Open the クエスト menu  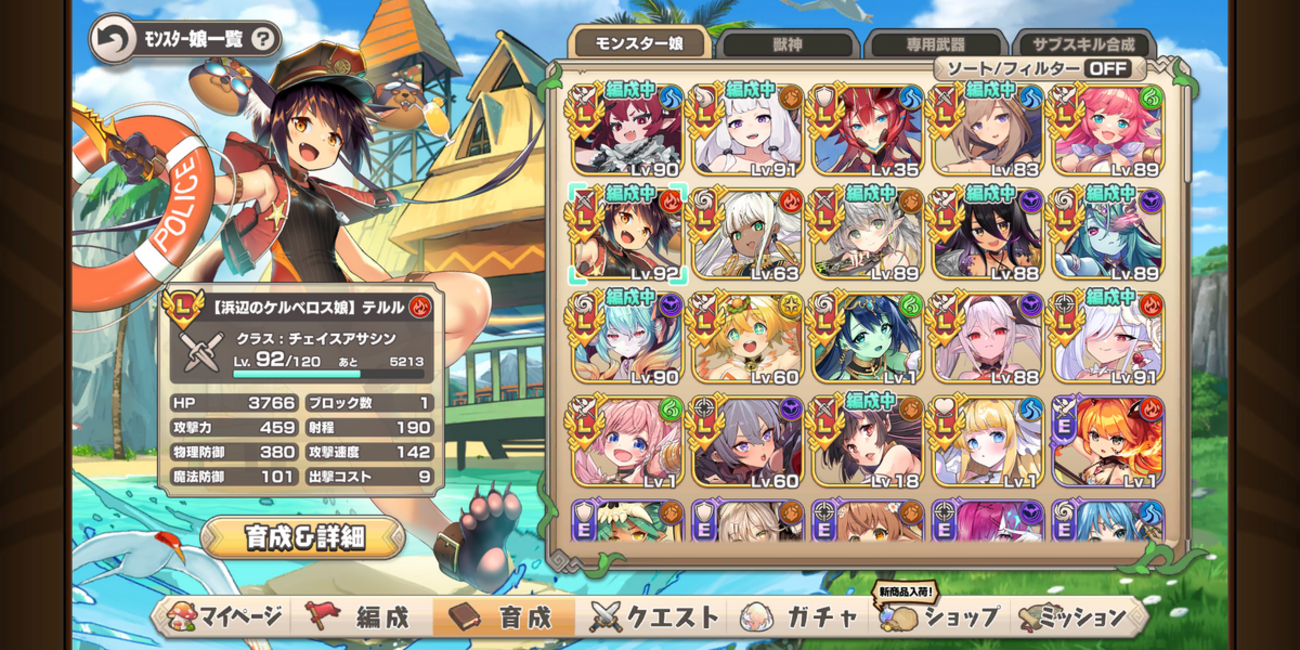(x=655, y=617)
